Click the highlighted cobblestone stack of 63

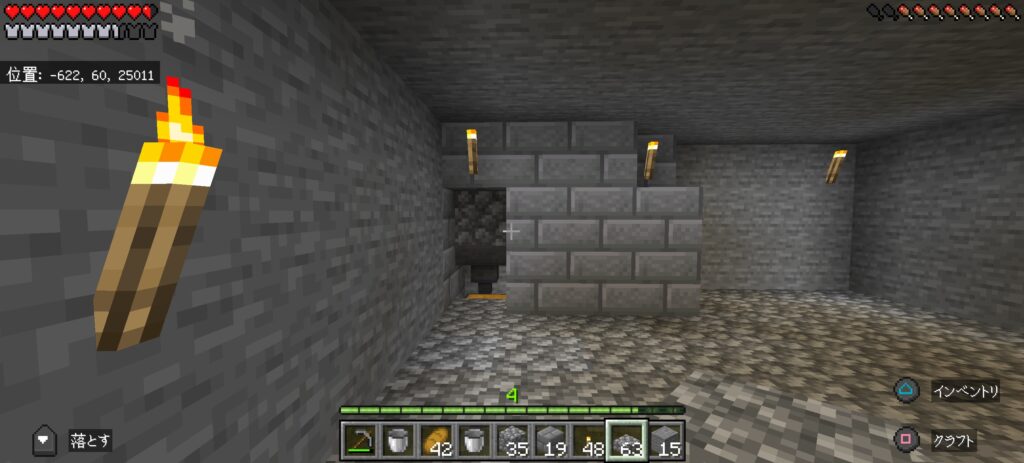tap(628, 439)
